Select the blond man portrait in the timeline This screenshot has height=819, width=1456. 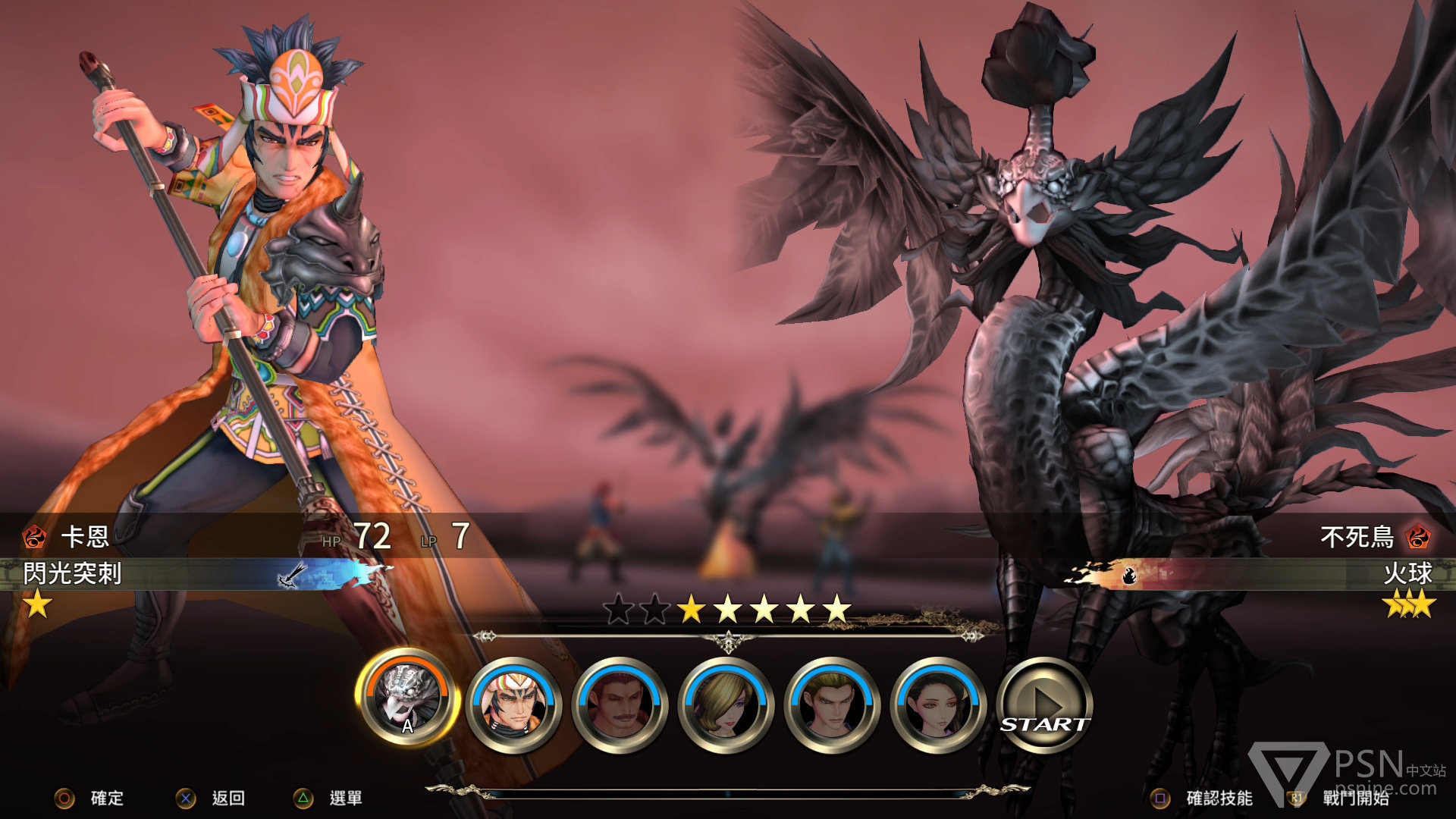pyautogui.click(x=832, y=704)
